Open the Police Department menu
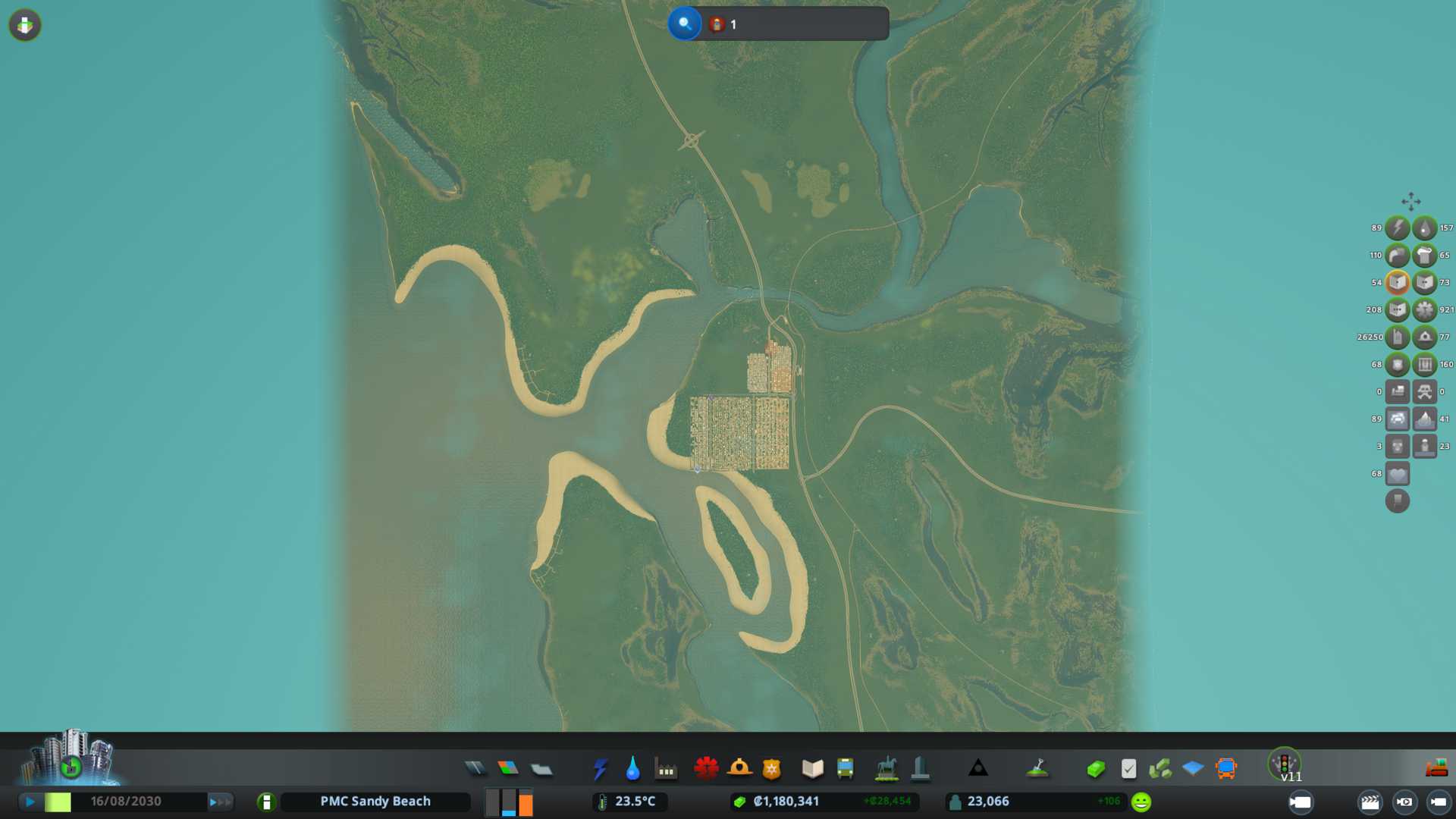The height and width of the screenshot is (819, 1456). click(772, 769)
